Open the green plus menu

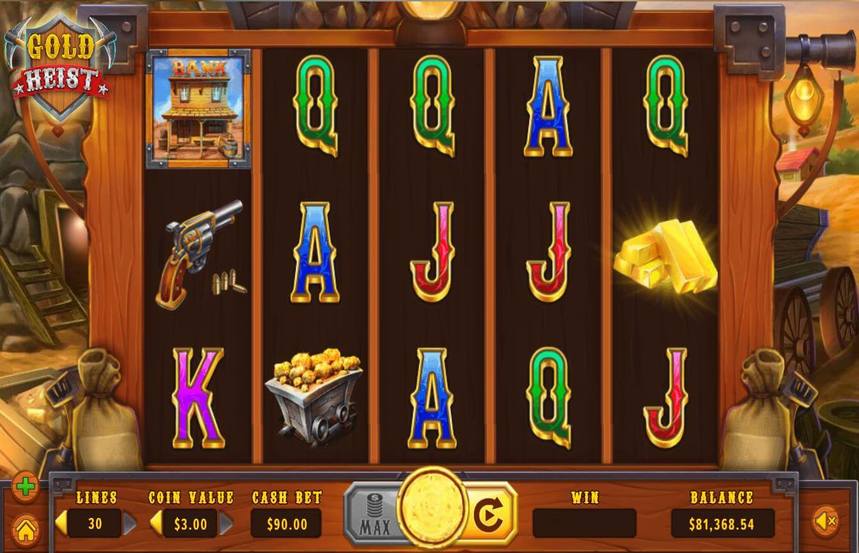click(x=25, y=489)
